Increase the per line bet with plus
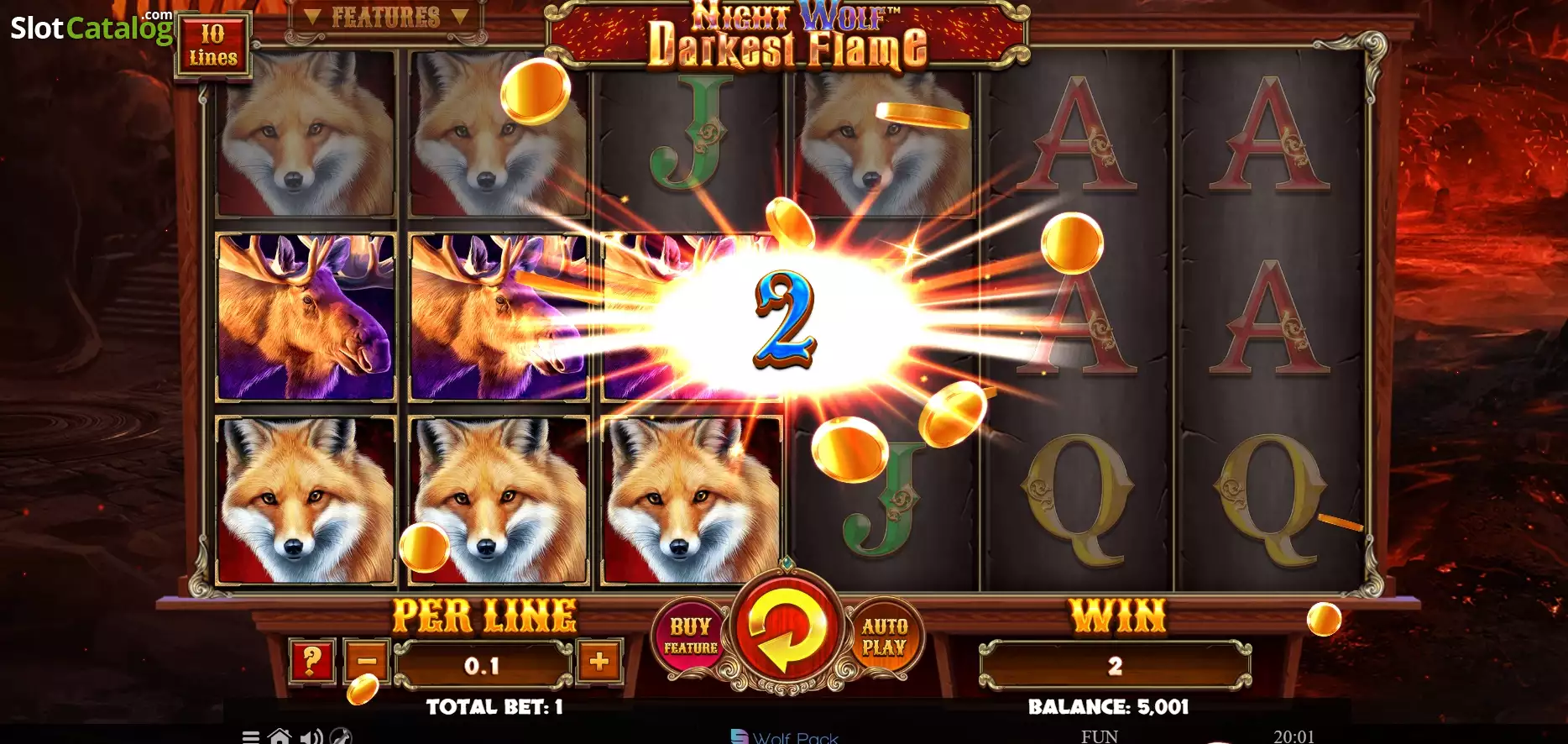Screen dimensions: 1568x744 tap(598, 663)
